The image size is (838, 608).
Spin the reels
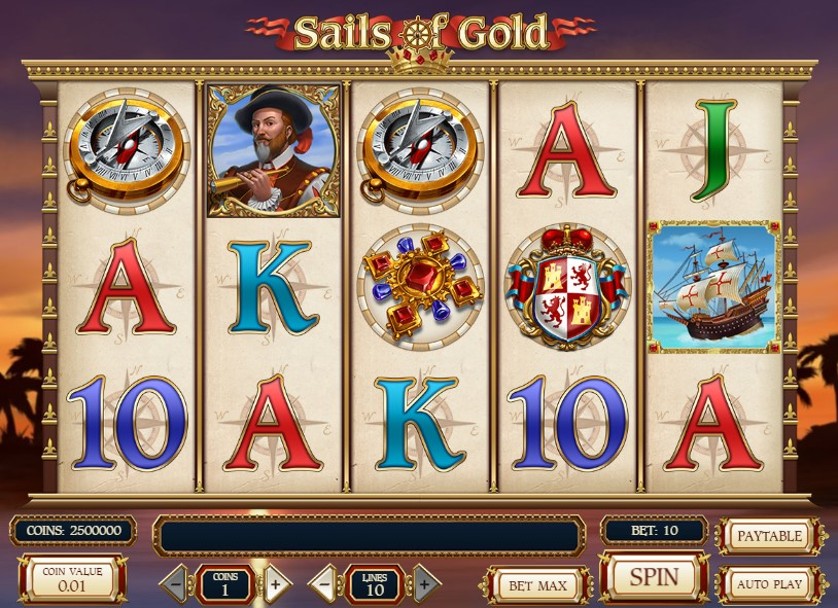(x=654, y=577)
